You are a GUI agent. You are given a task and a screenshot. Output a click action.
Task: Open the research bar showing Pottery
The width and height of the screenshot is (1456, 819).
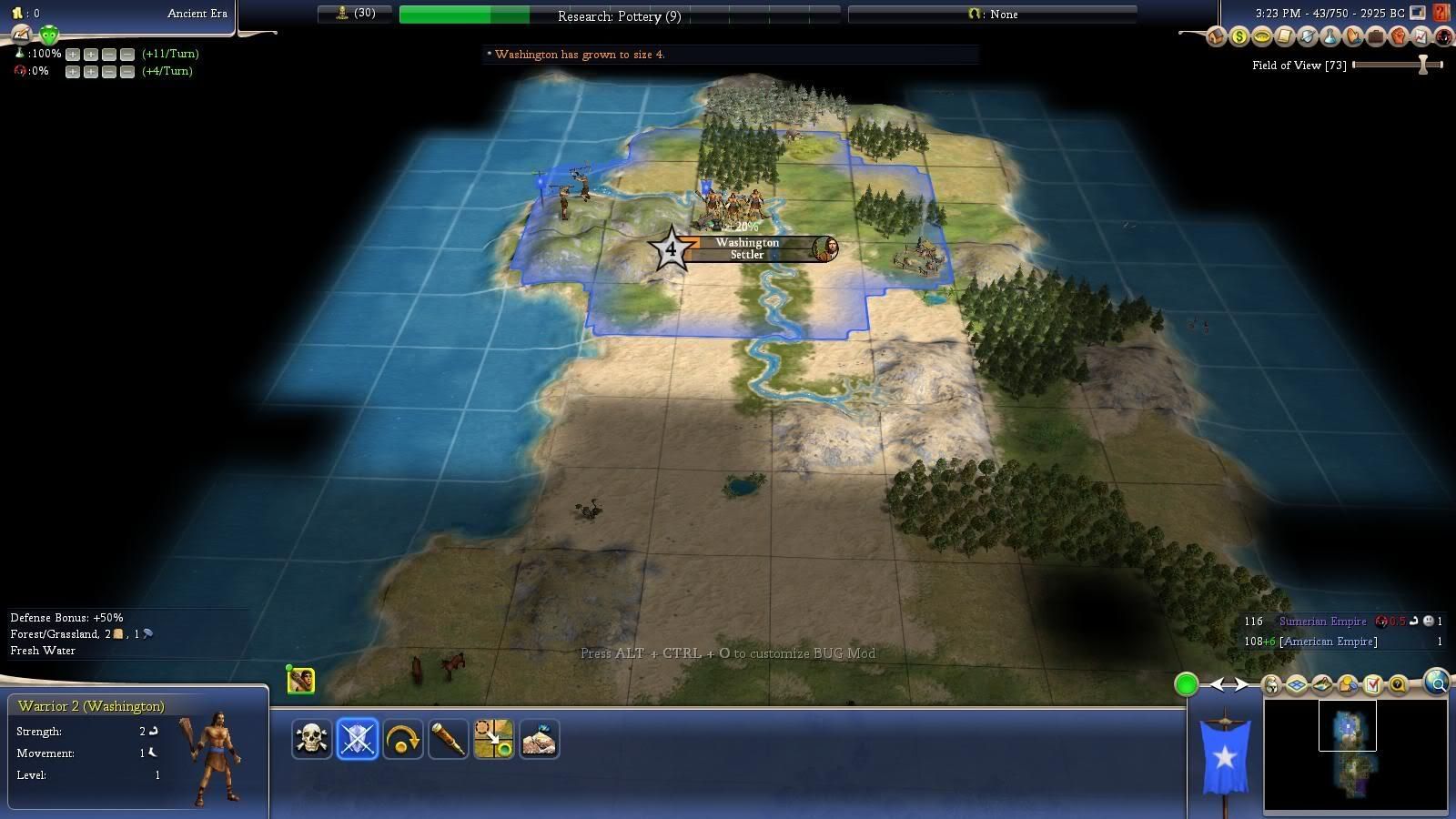[x=619, y=15]
